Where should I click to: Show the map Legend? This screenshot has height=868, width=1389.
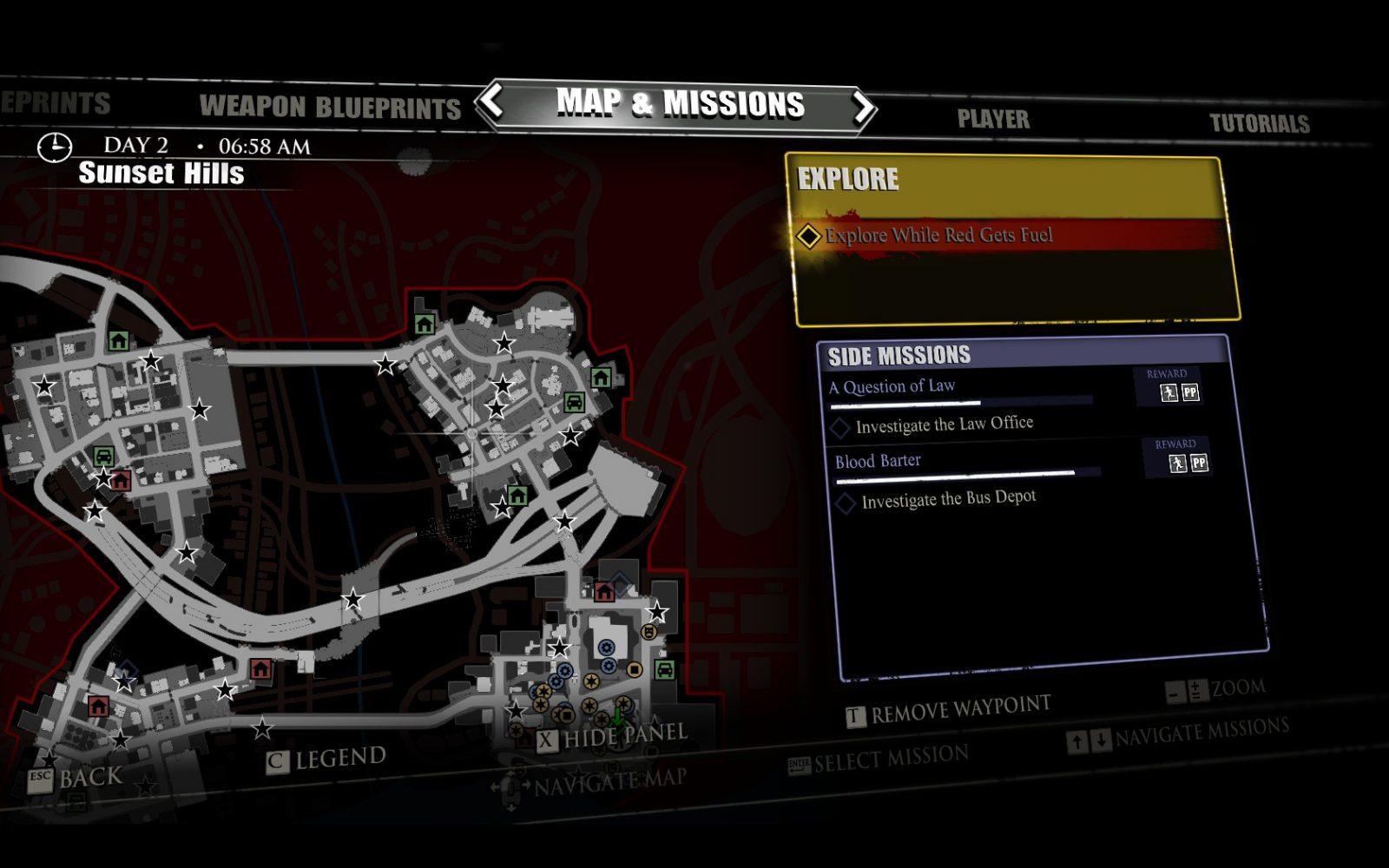[326, 759]
